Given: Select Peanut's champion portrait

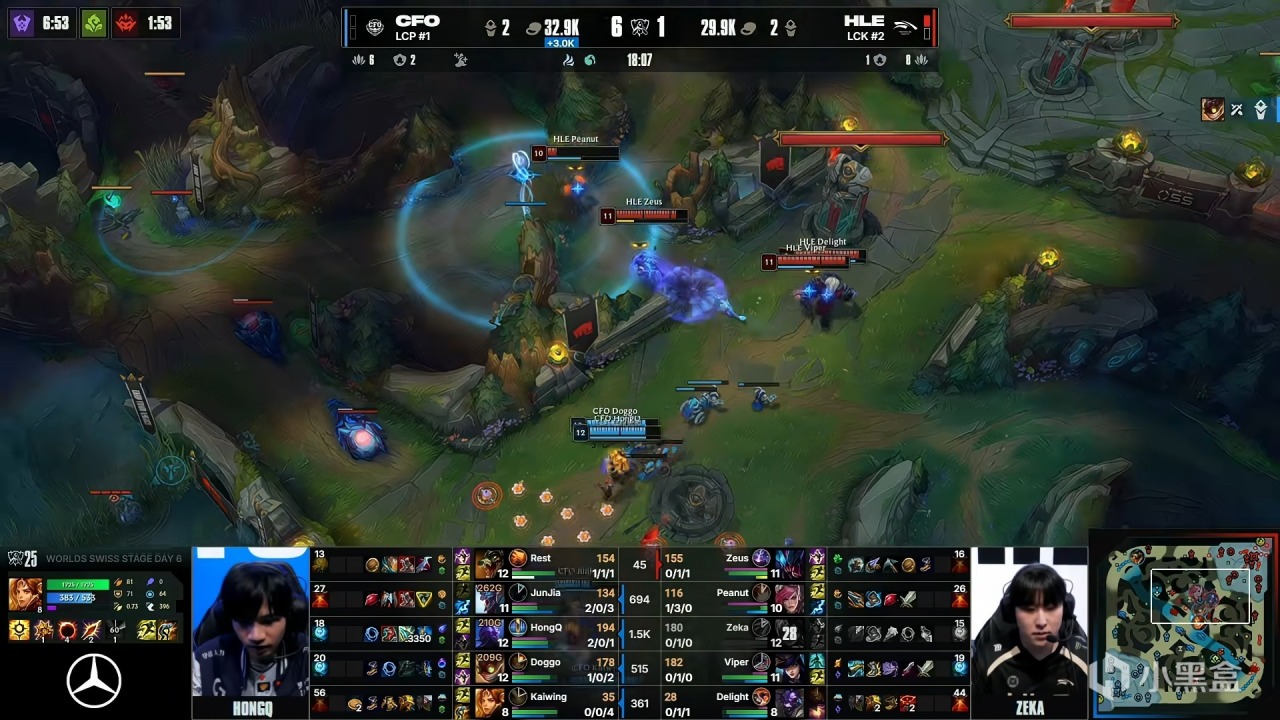Looking at the screenshot, I should click(x=788, y=599).
